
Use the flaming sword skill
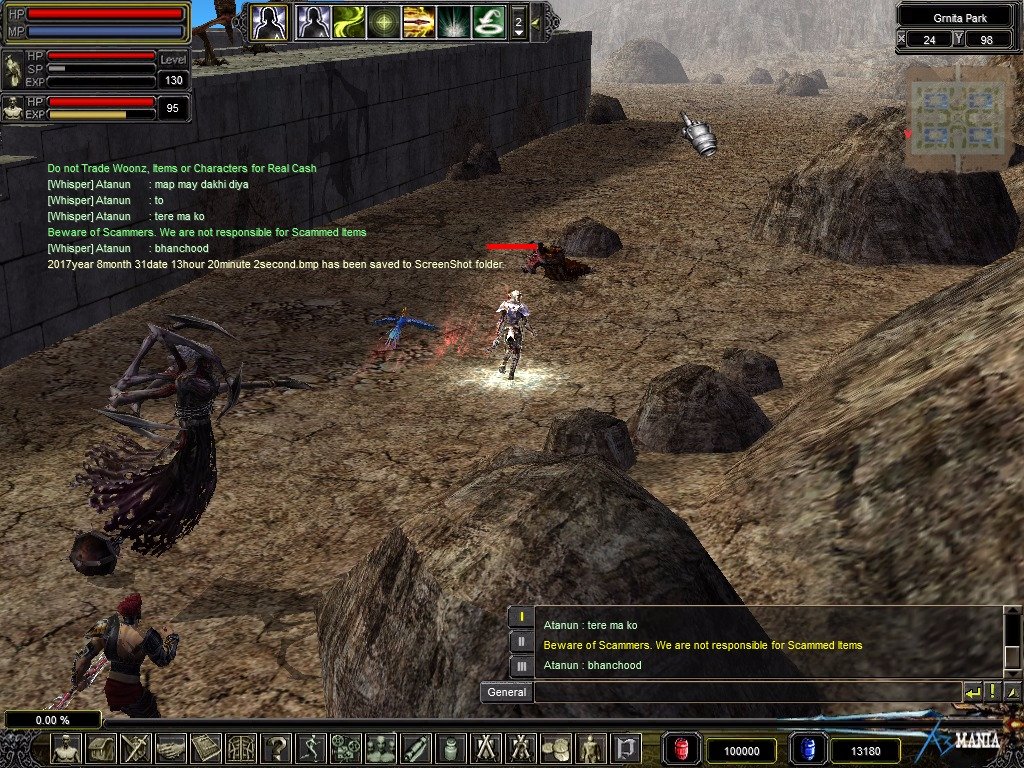click(x=419, y=21)
